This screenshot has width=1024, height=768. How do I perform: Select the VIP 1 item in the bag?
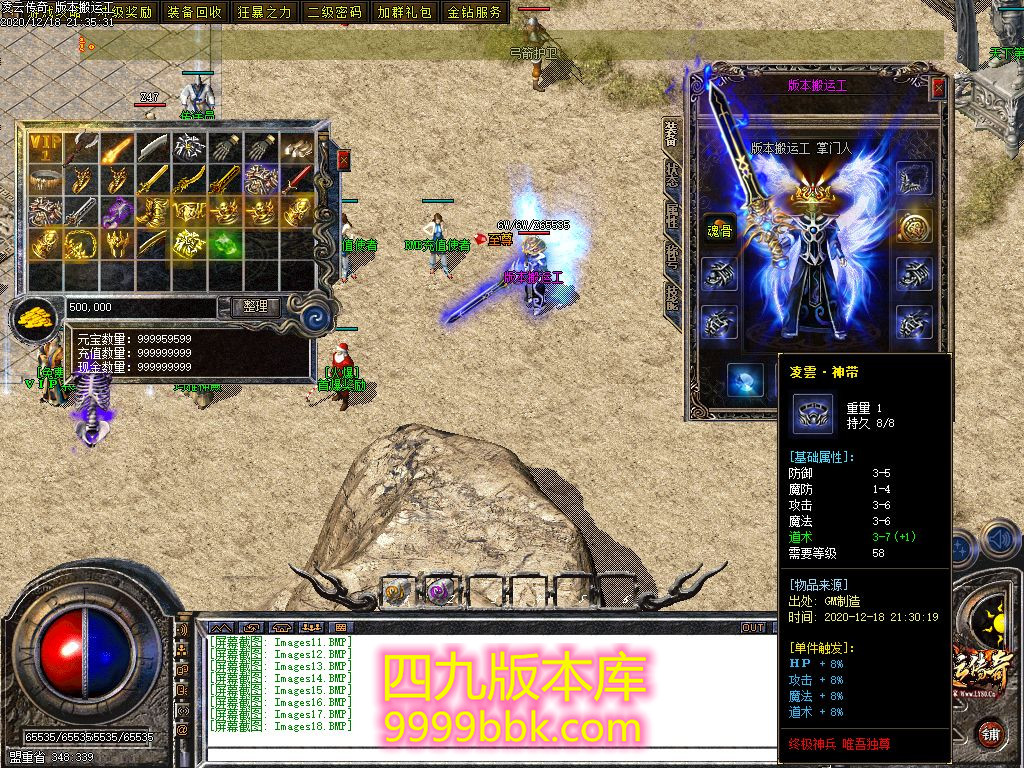[44, 148]
